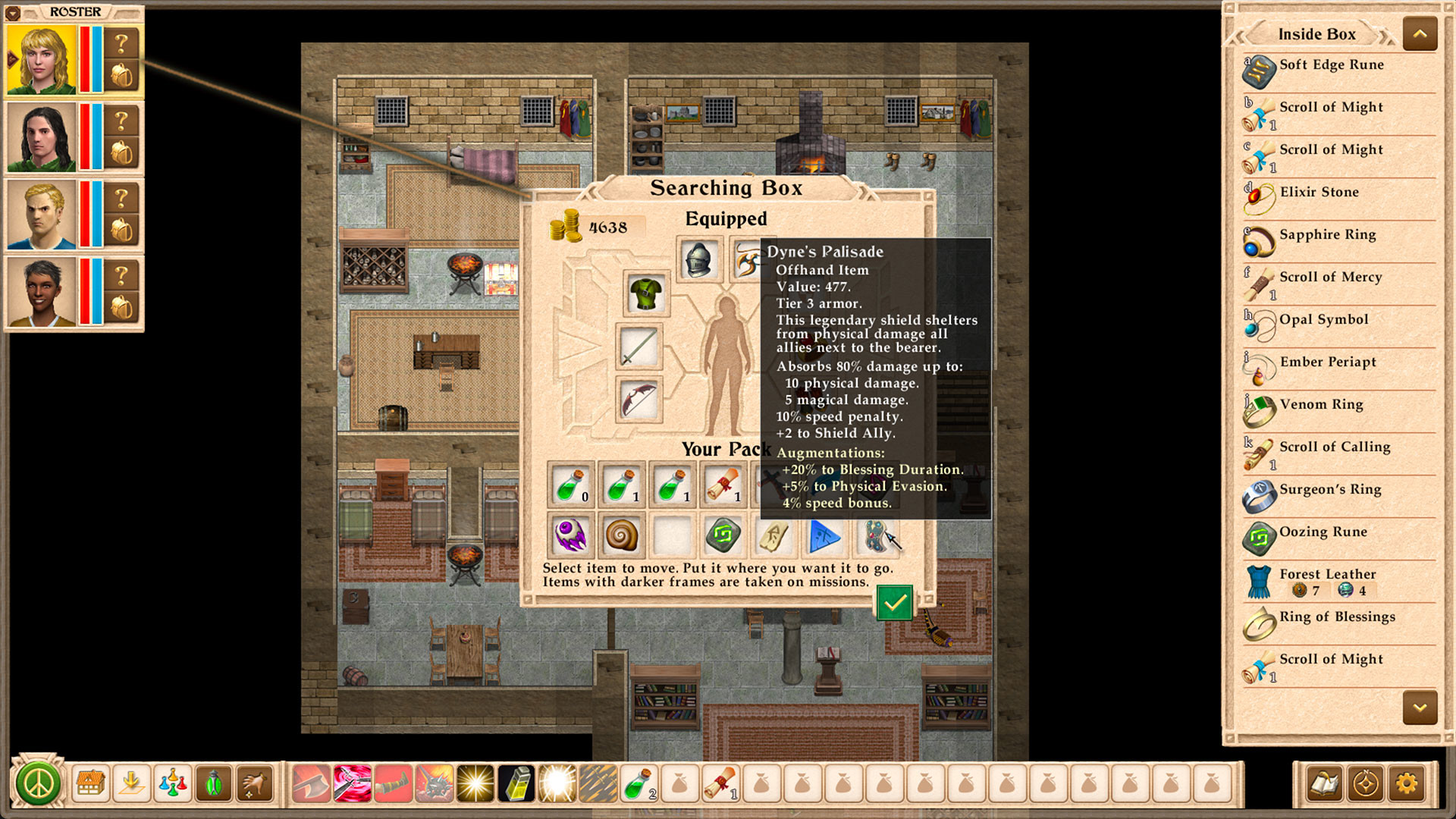Select the Sapphire Ring in the list

point(1327,234)
